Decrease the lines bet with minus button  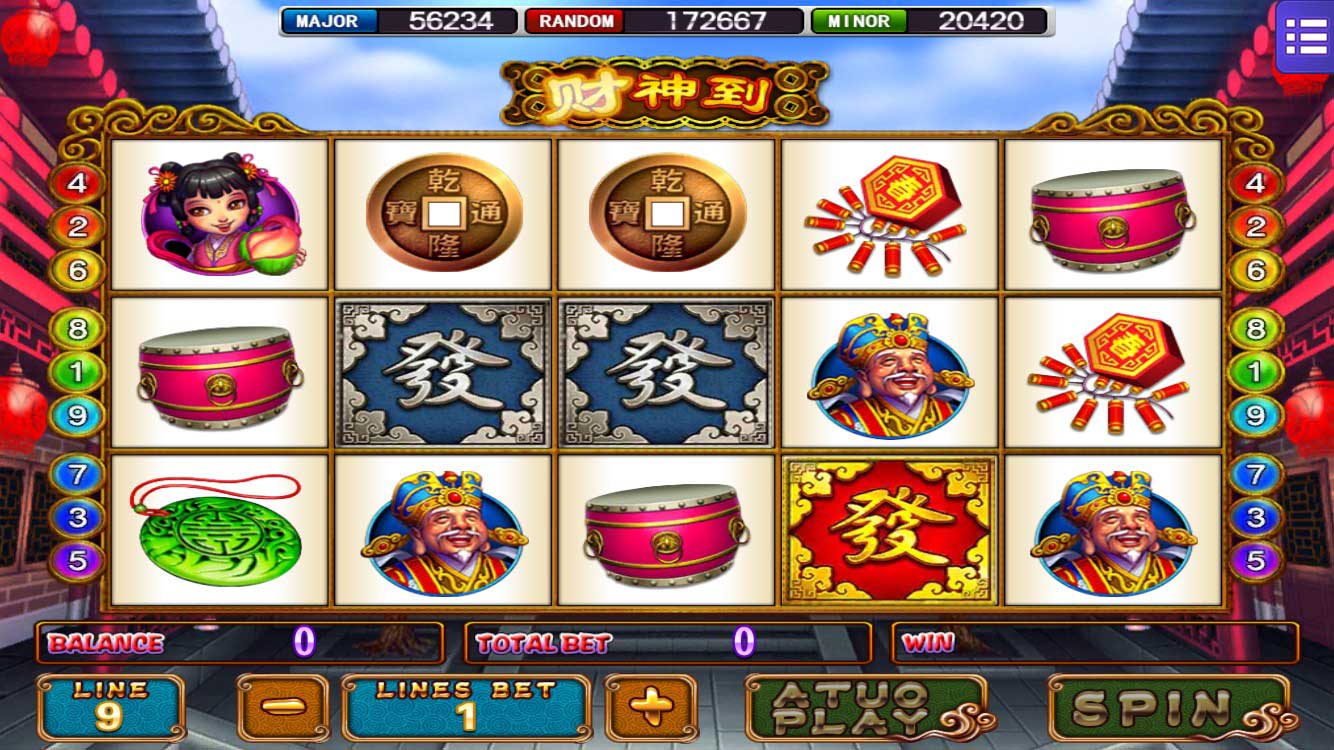282,707
